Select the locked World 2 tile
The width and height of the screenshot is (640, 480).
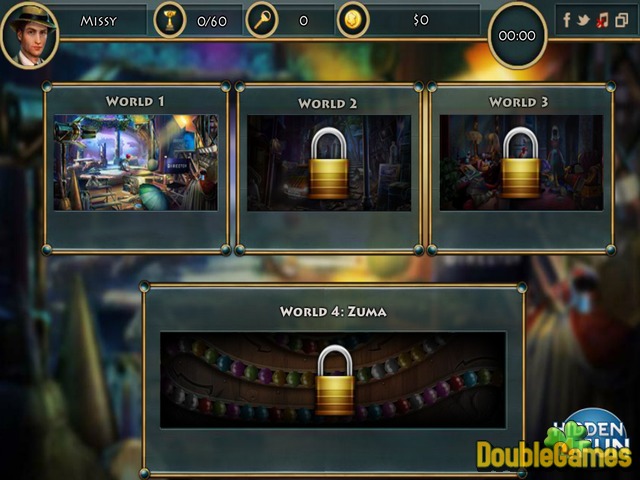coord(328,162)
